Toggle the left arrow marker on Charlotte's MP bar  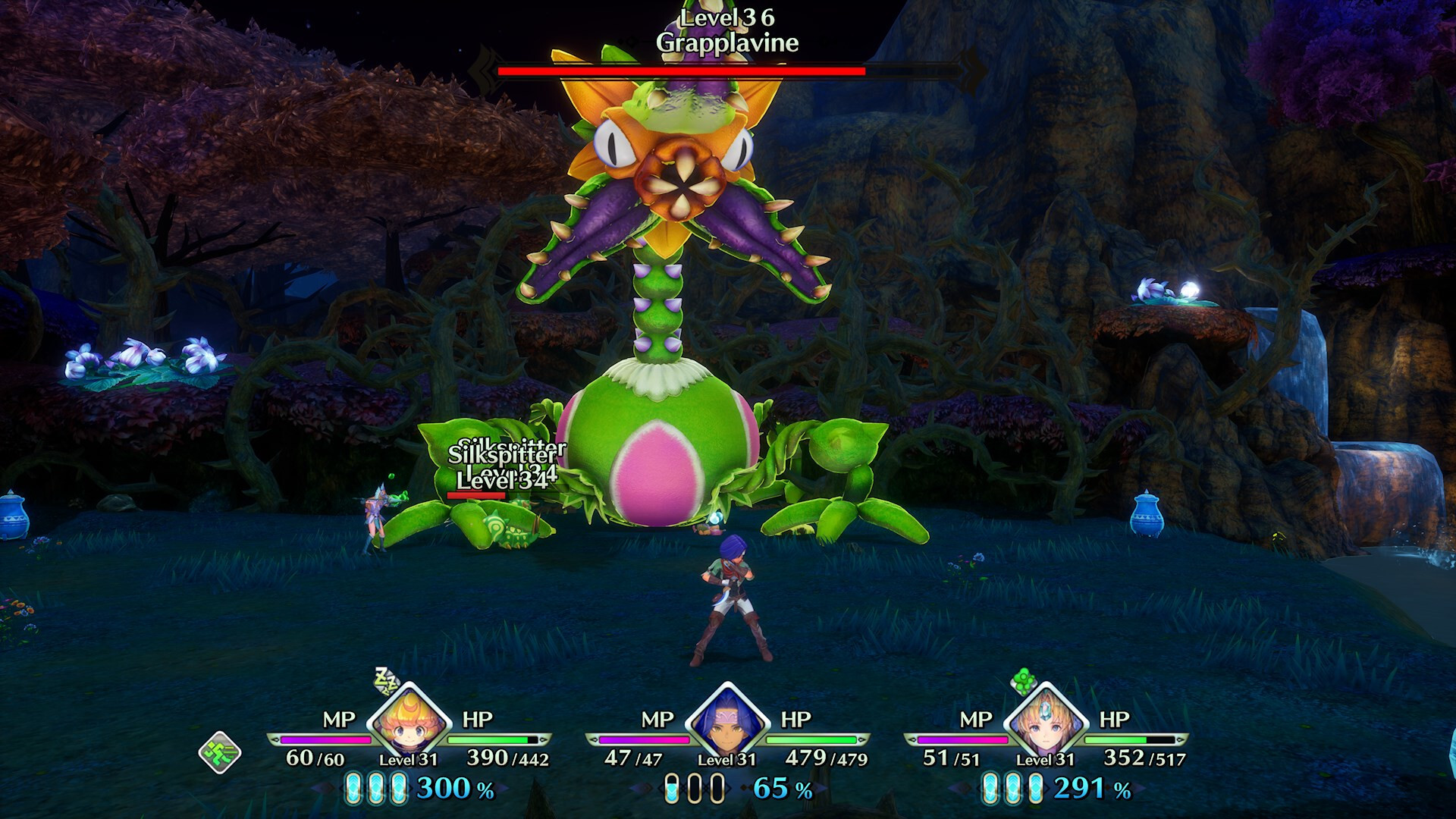pos(276,740)
